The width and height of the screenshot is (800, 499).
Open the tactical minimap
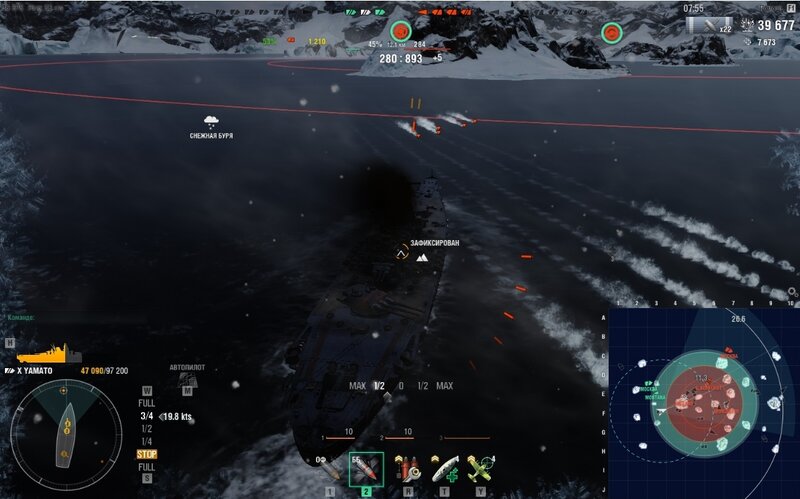point(702,402)
